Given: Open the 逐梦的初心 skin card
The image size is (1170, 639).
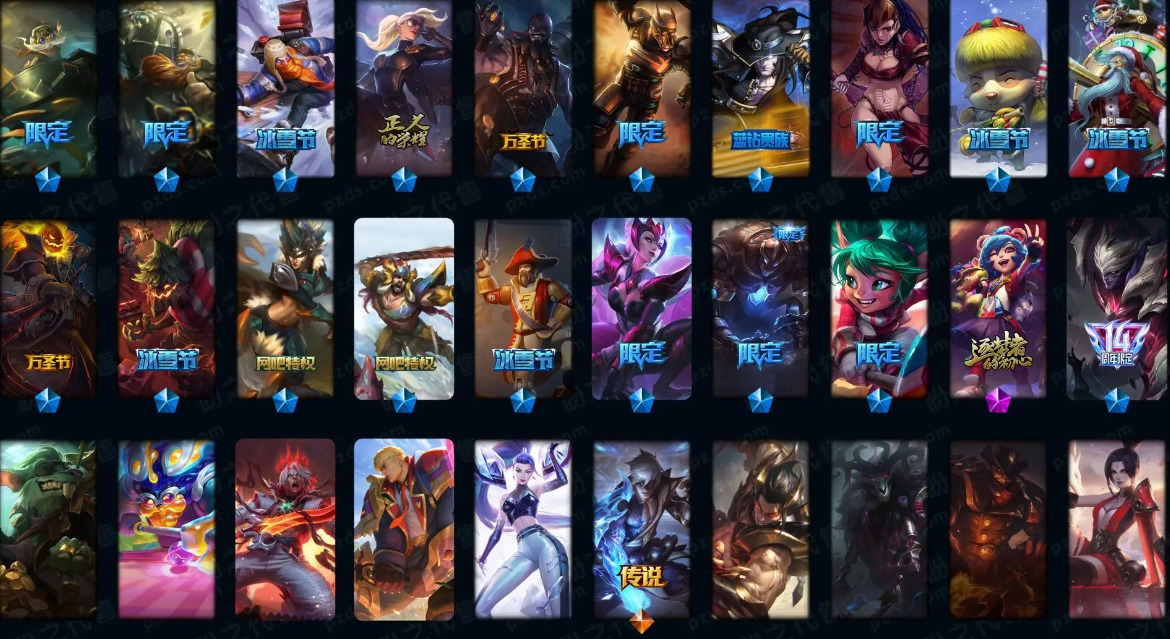Looking at the screenshot, I should [997, 308].
